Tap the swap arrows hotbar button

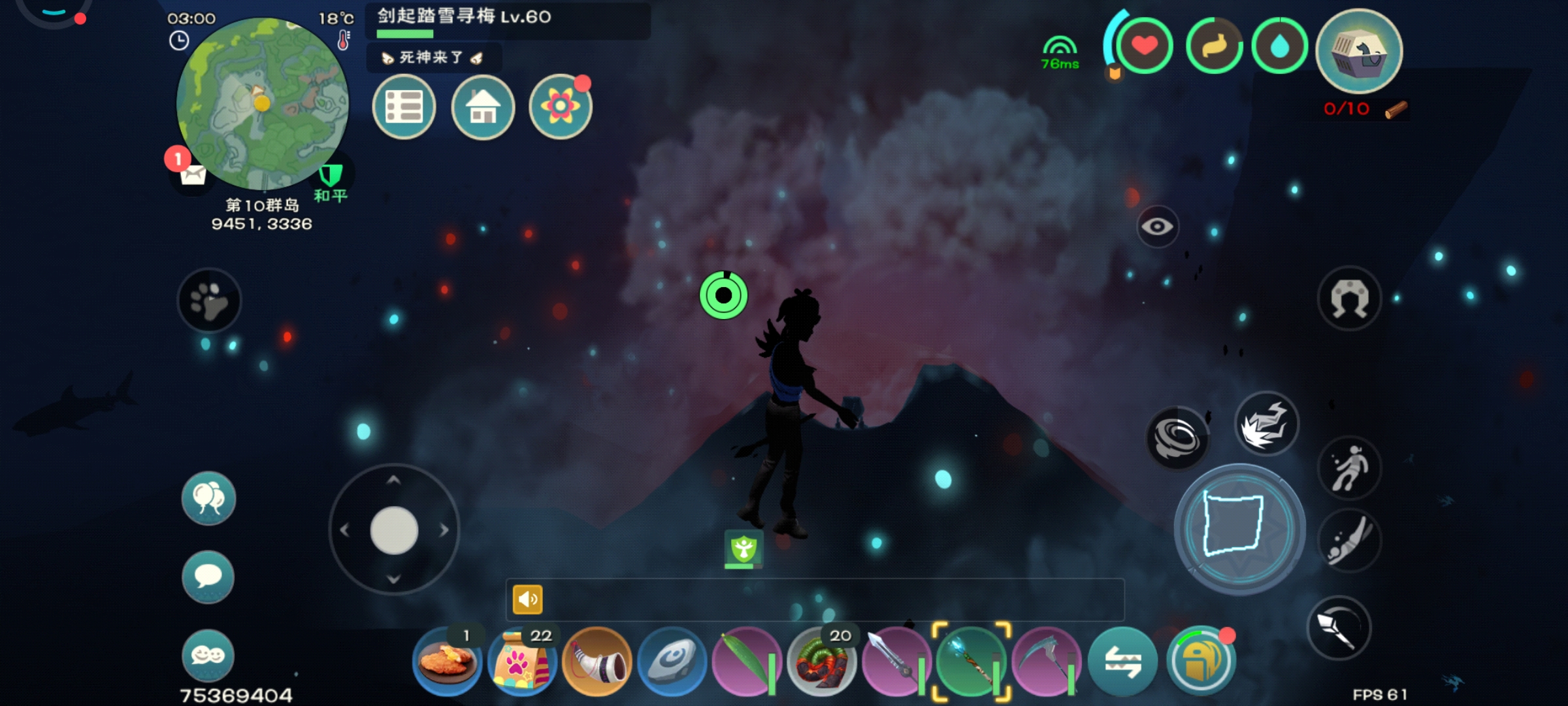pyautogui.click(x=1122, y=662)
